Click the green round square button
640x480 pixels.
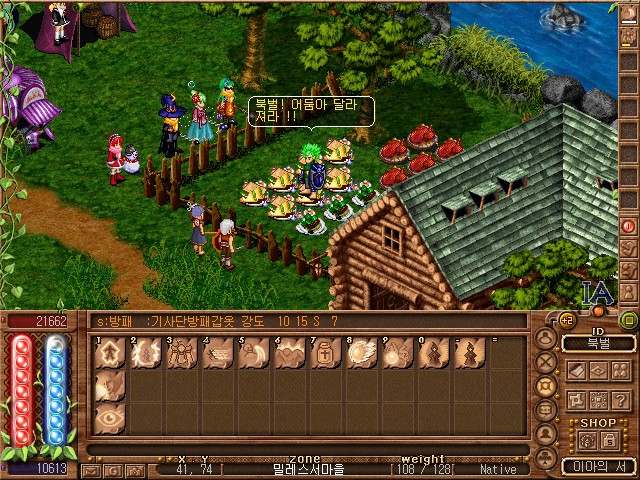pyautogui.click(x=628, y=320)
